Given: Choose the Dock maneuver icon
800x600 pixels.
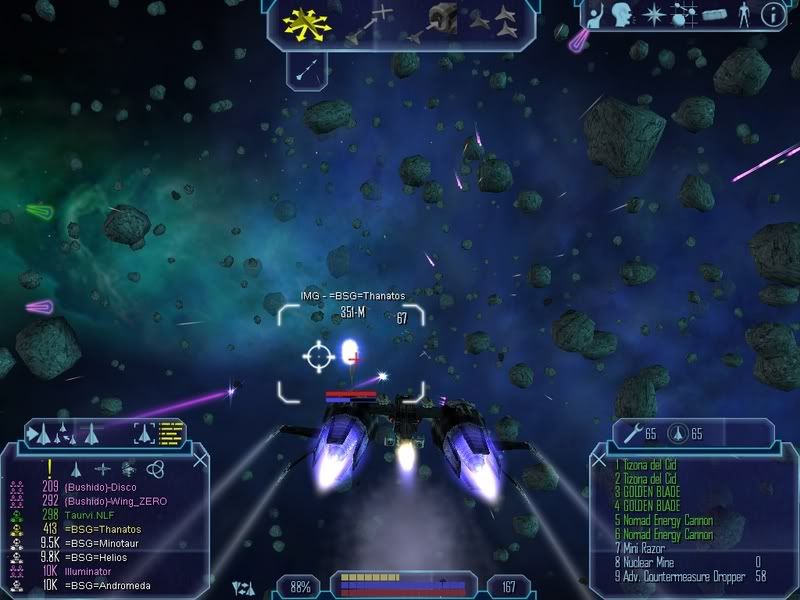Looking at the screenshot, I should pyautogui.click(x=440, y=20).
